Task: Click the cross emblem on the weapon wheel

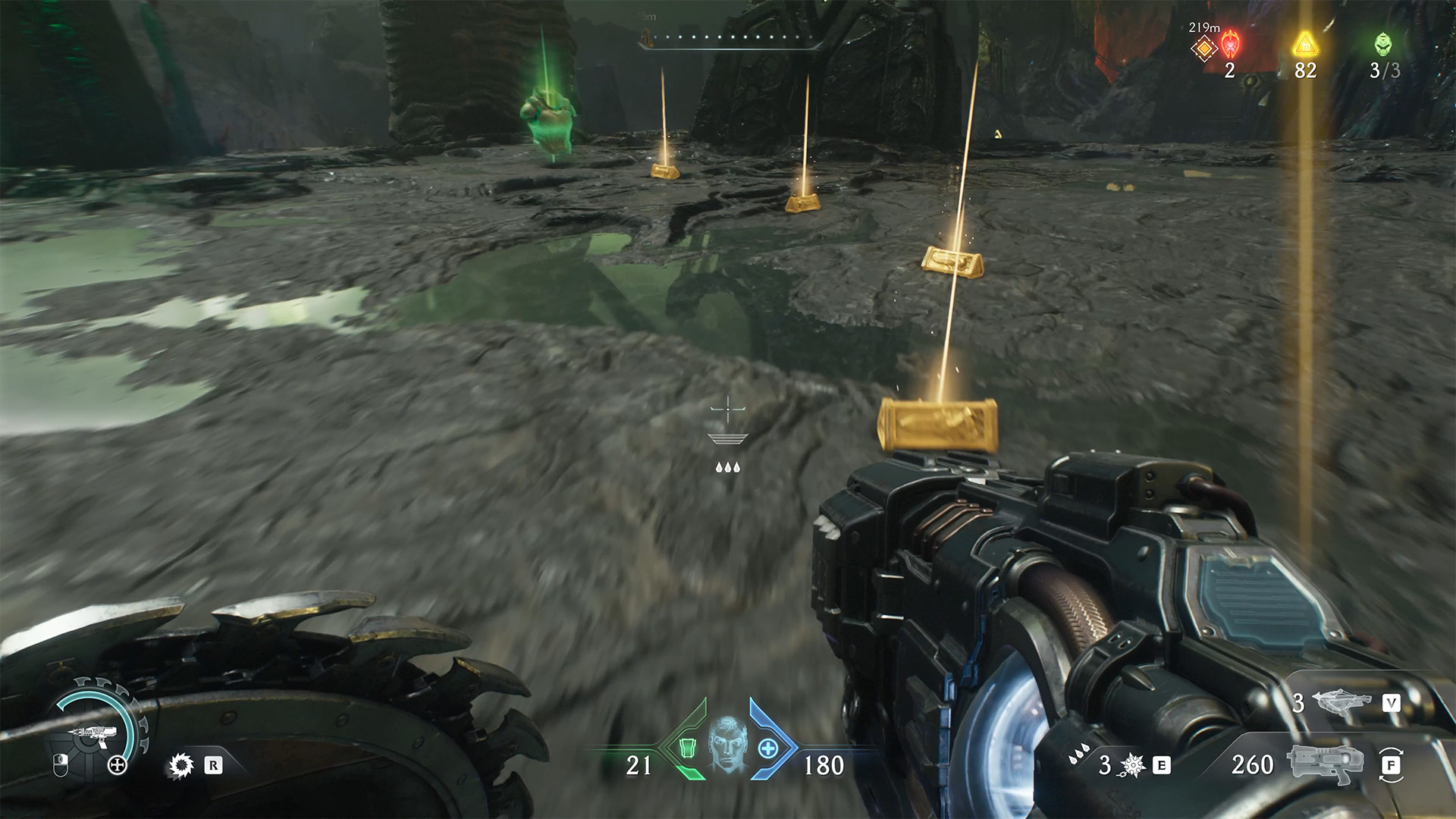Action: [118, 765]
